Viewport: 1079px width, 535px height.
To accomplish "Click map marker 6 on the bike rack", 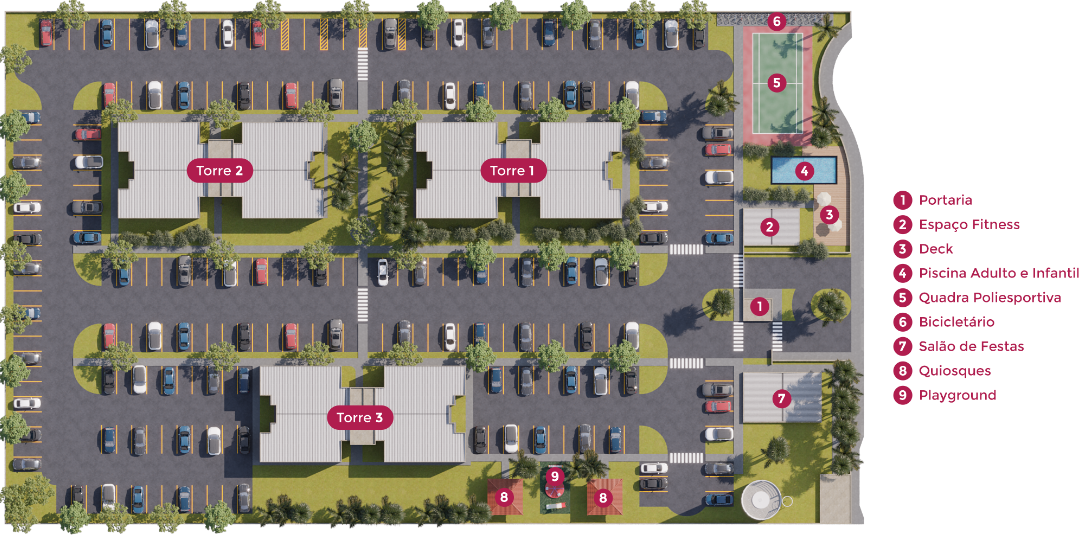I will 777,21.
